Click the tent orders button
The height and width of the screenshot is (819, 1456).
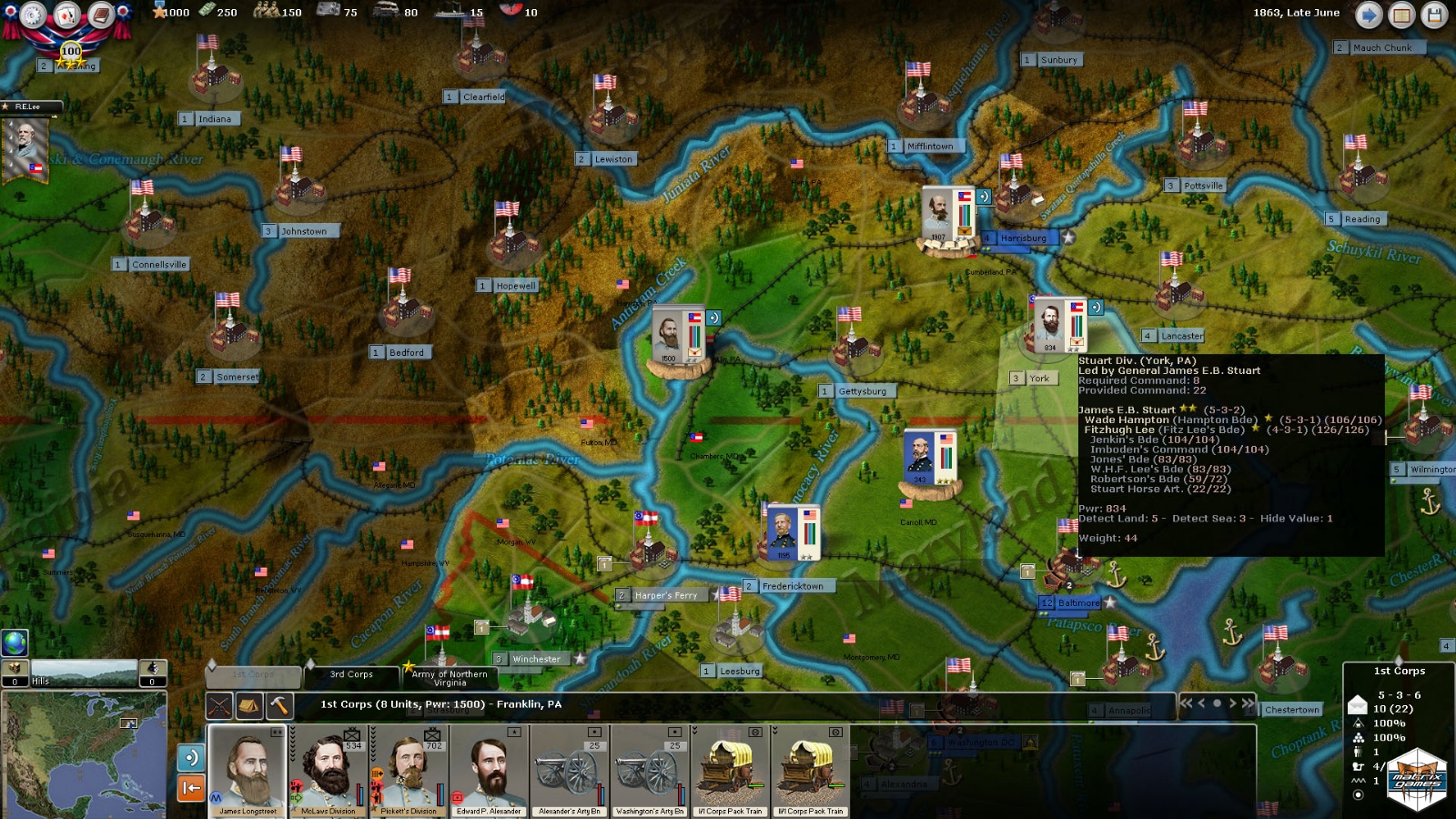click(249, 705)
